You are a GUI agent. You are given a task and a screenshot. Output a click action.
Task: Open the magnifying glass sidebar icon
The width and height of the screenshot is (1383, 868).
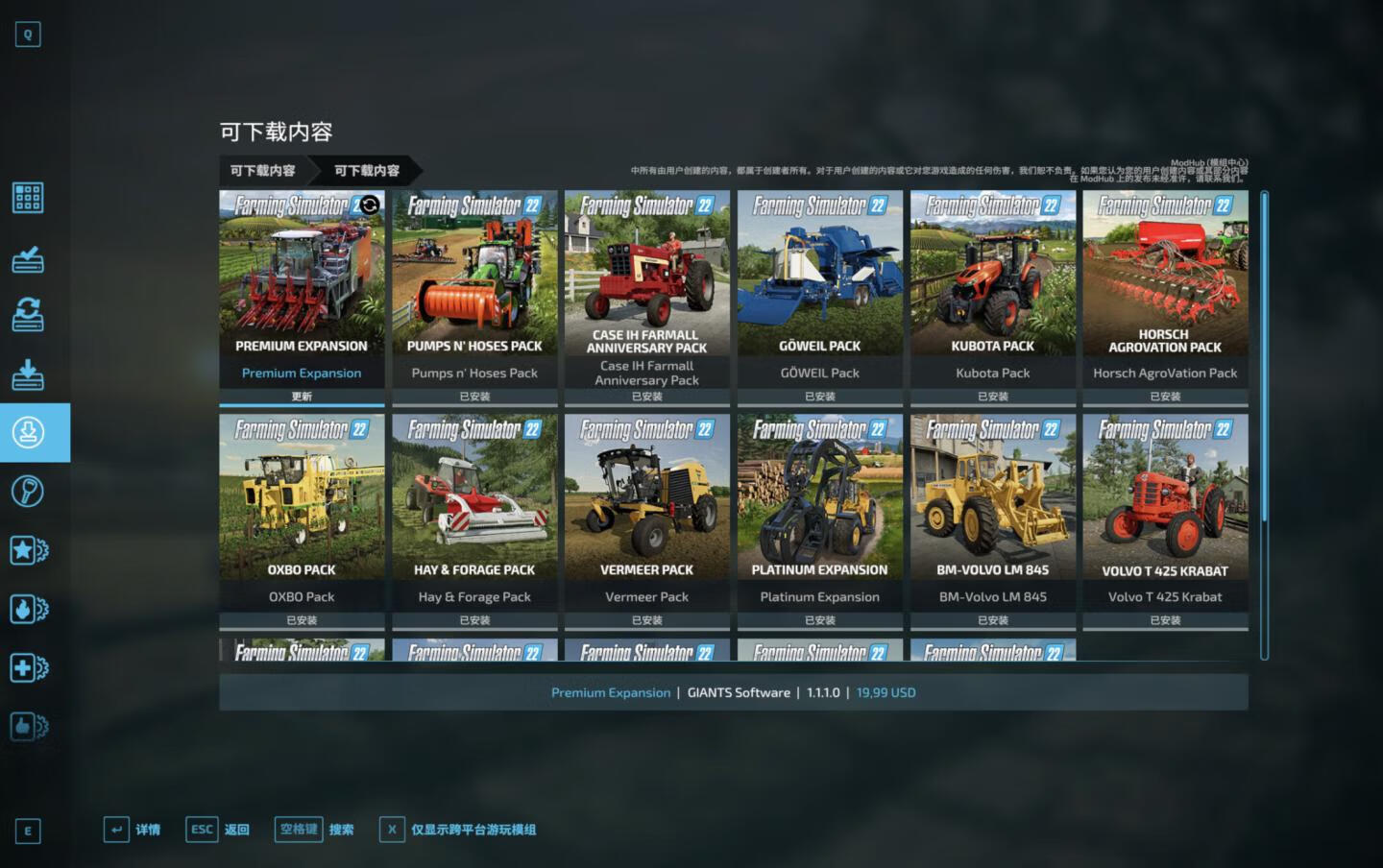pyautogui.click(x=28, y=492)
